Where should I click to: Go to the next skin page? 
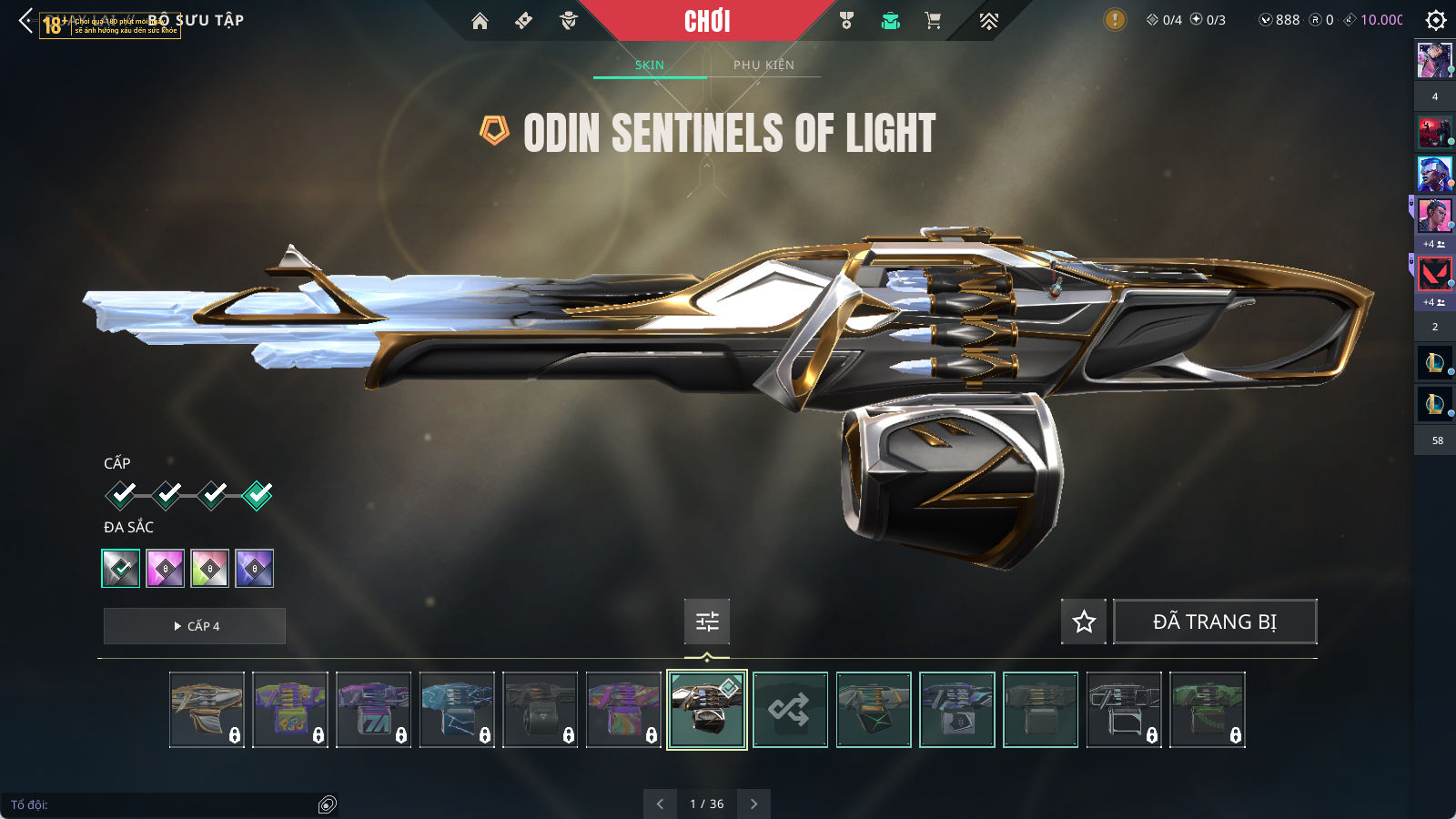[x=753, y=804]
